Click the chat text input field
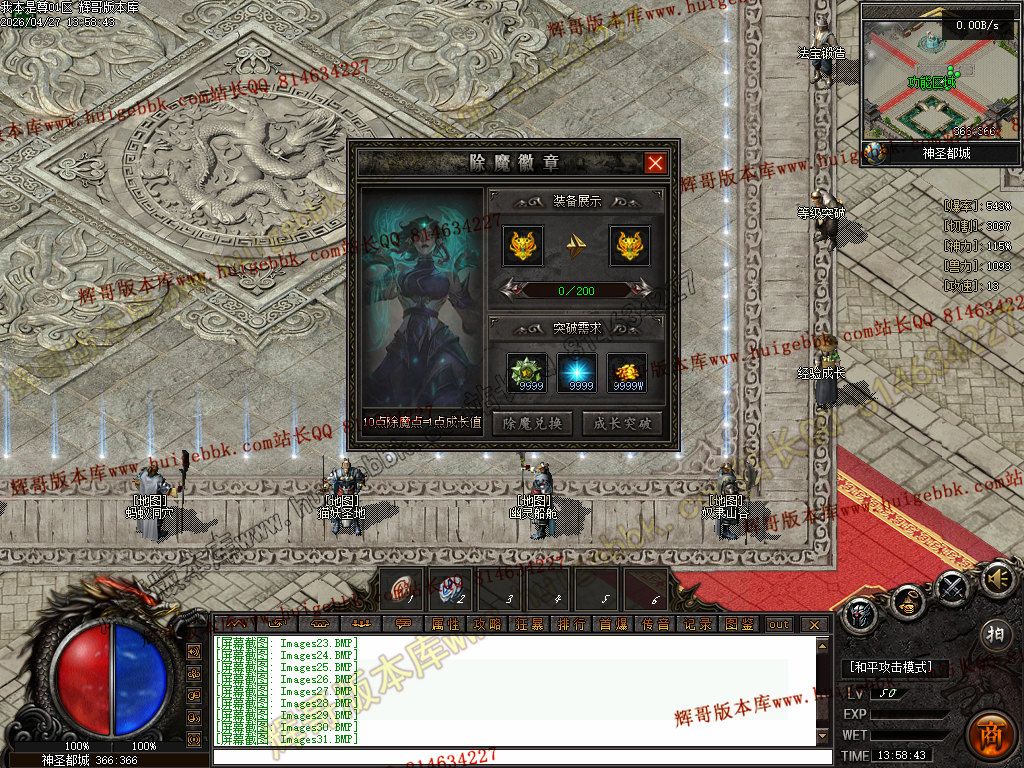The image size is (1024, 768). point(520,756)
